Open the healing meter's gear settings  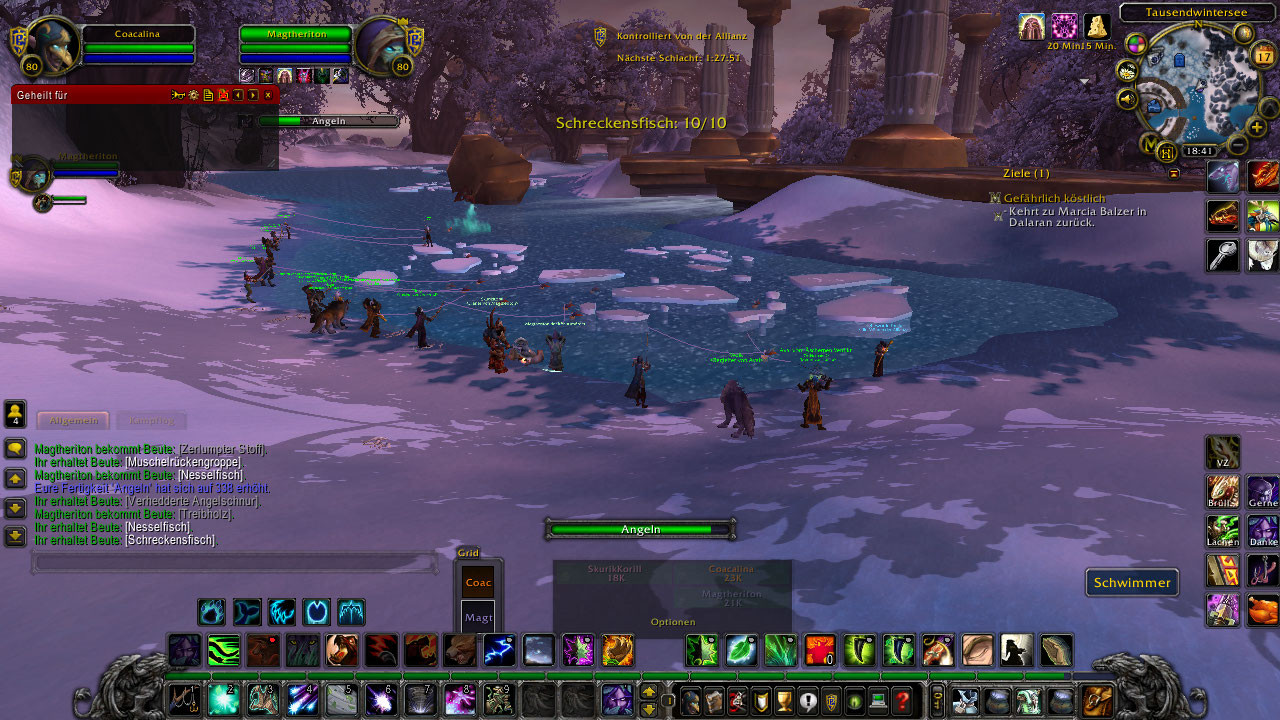click(193, 95)
